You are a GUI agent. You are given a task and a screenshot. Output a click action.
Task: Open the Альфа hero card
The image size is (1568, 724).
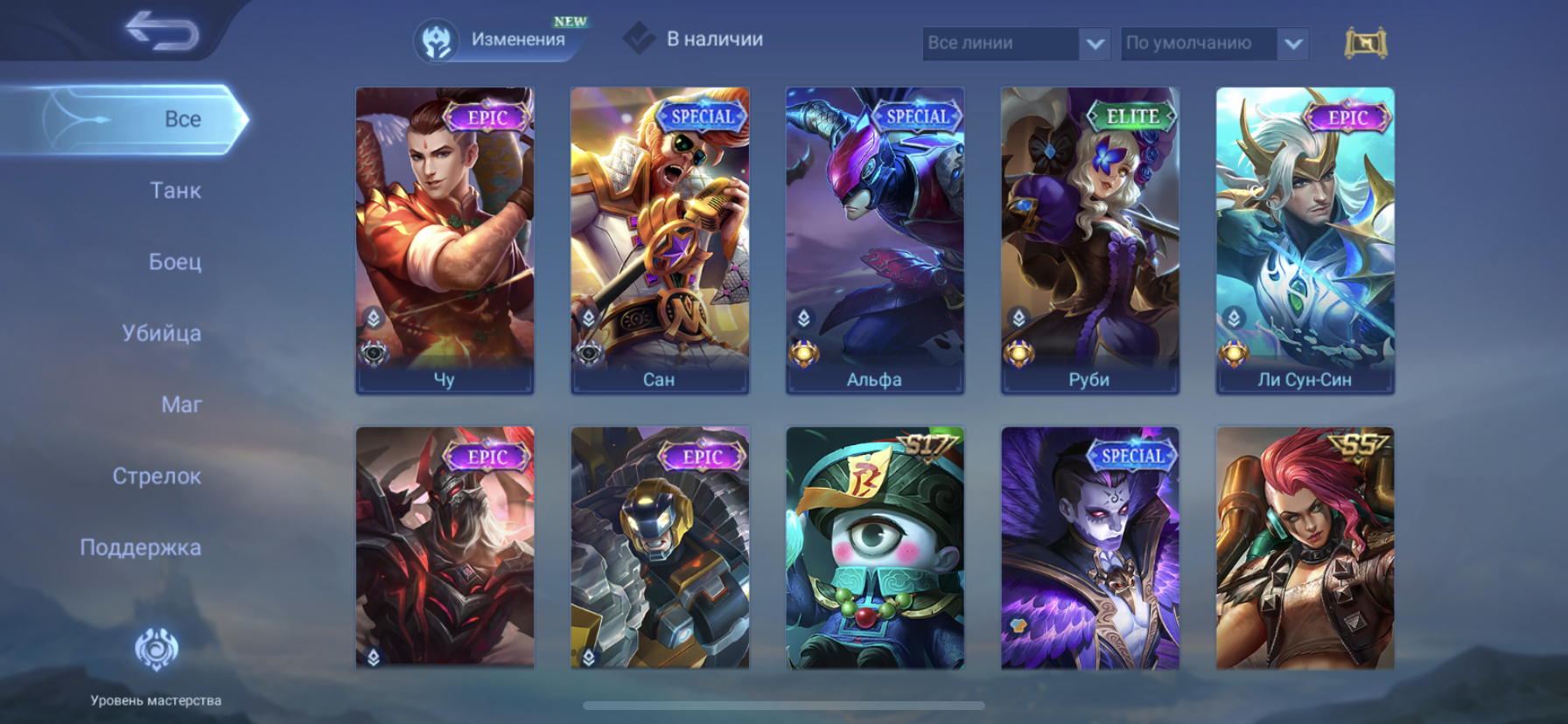875,240
